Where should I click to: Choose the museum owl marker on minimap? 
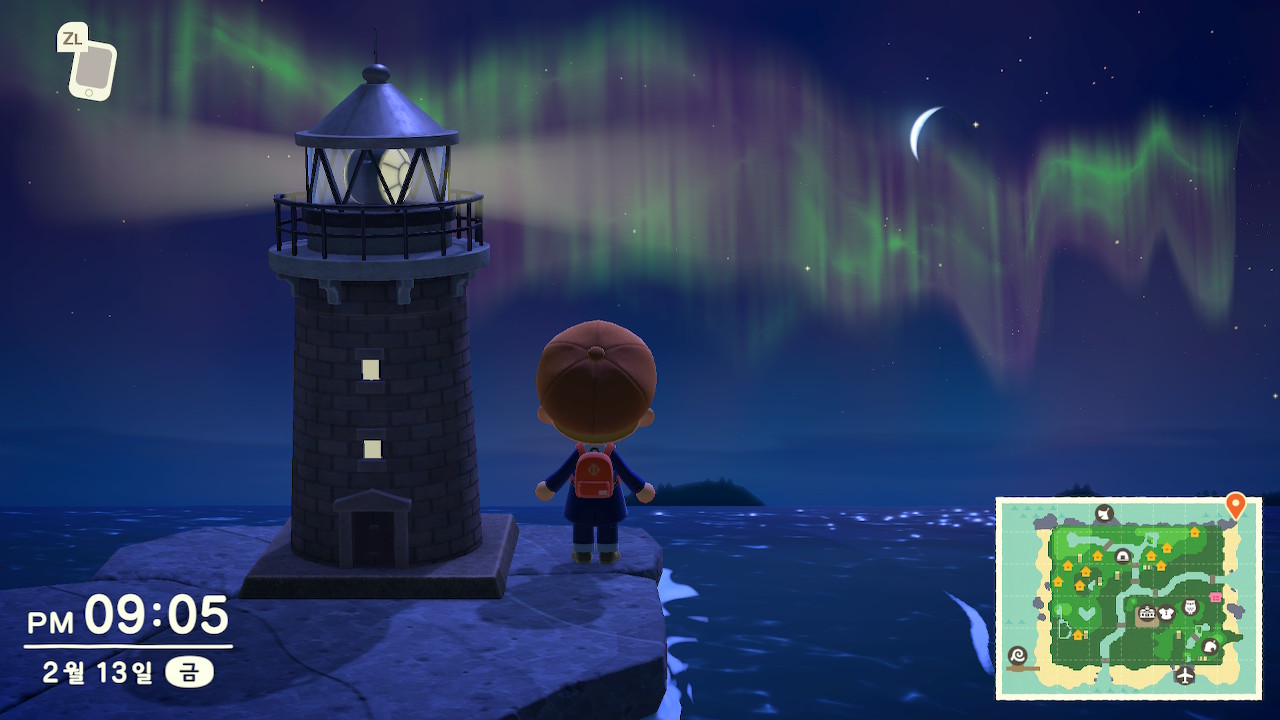(1190, 607)
